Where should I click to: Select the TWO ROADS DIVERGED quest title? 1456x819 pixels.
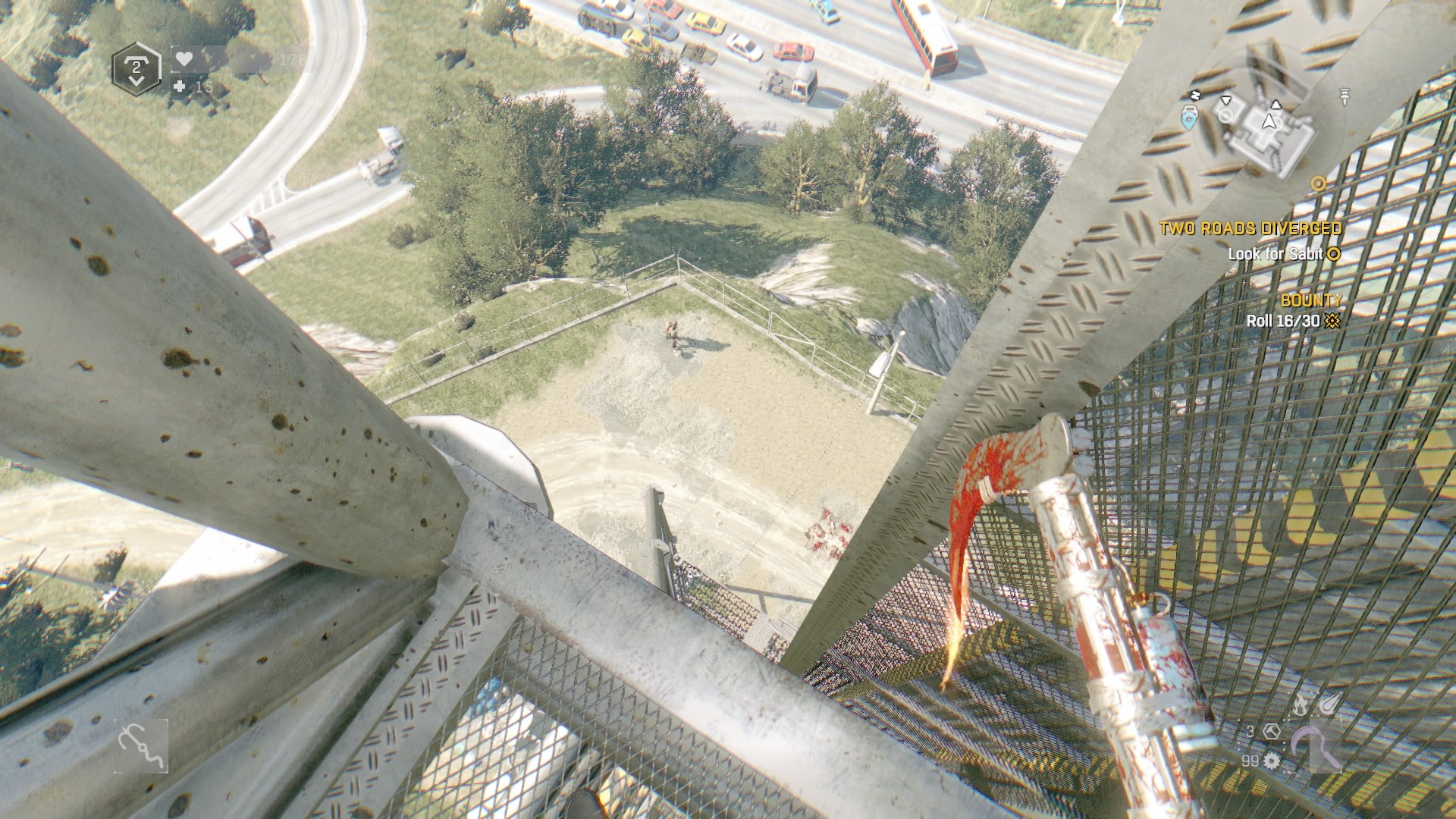pyautogui.click(x=1249, y=227)
